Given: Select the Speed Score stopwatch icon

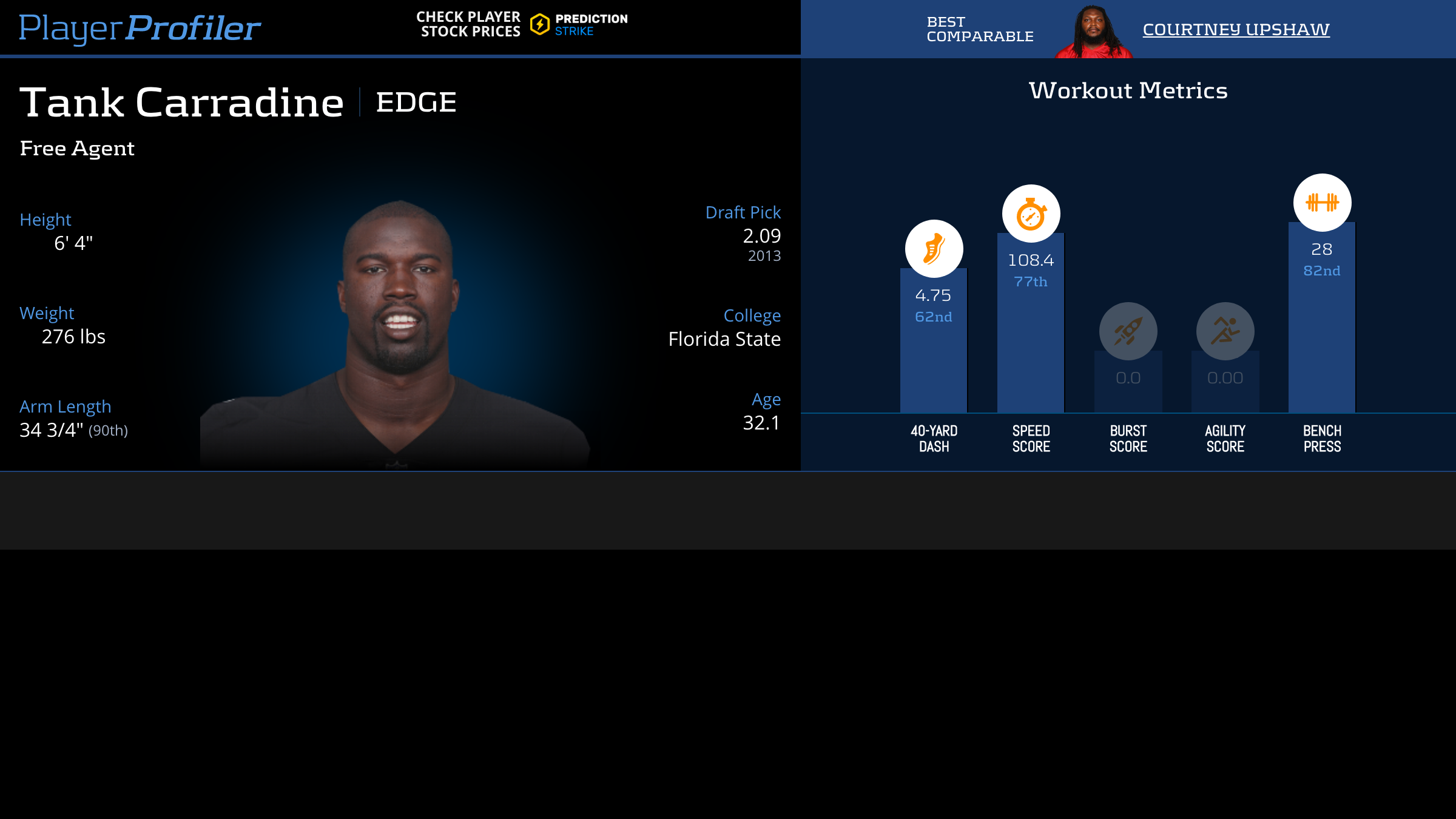Looking at the screenshot, I should click(1031, 214).
